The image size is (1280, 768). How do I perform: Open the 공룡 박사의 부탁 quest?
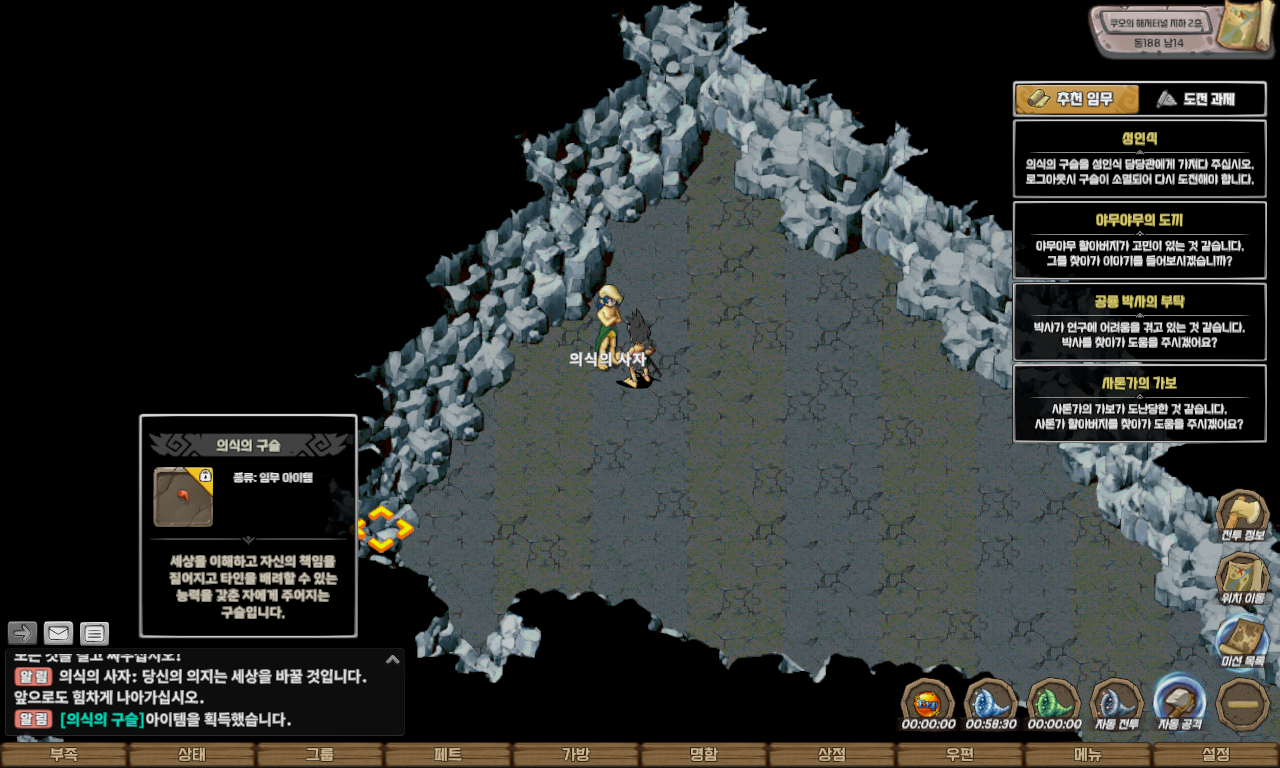click(1139, 321)
